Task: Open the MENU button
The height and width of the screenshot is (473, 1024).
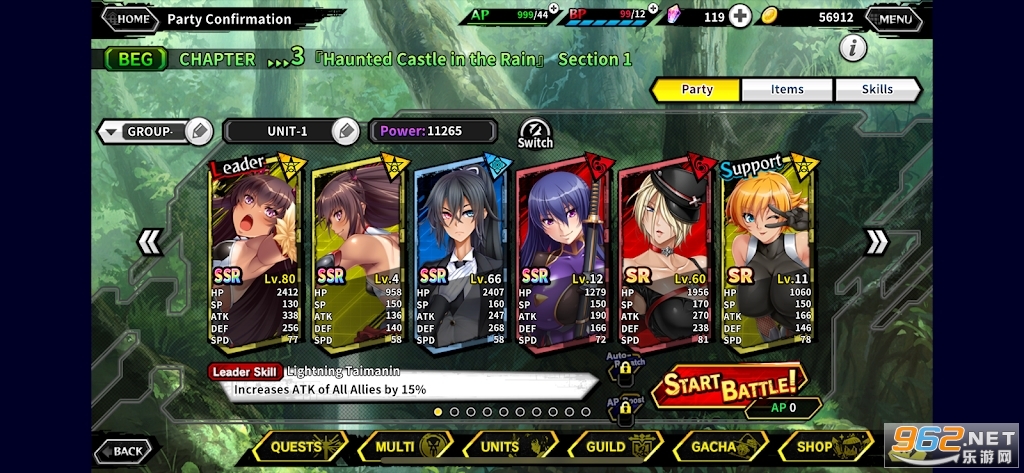Action: click(893, 18)
